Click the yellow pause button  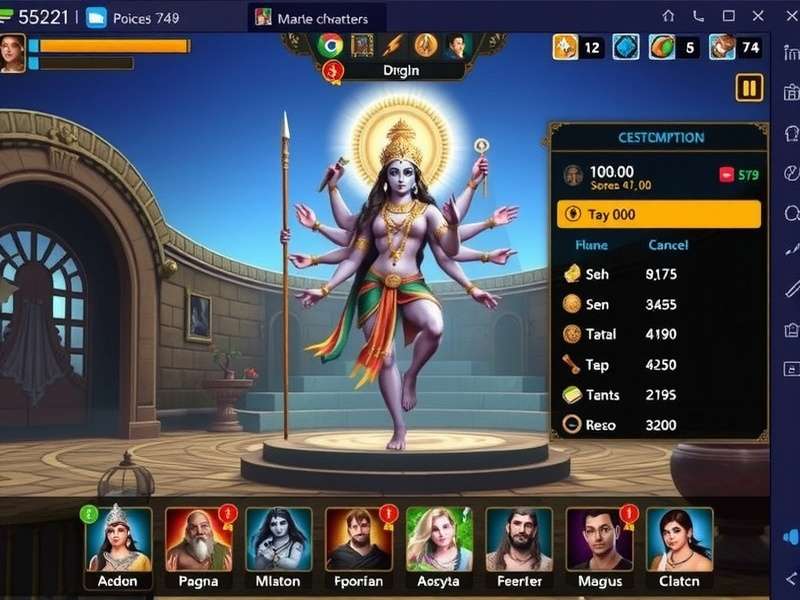tap(749, 88)
